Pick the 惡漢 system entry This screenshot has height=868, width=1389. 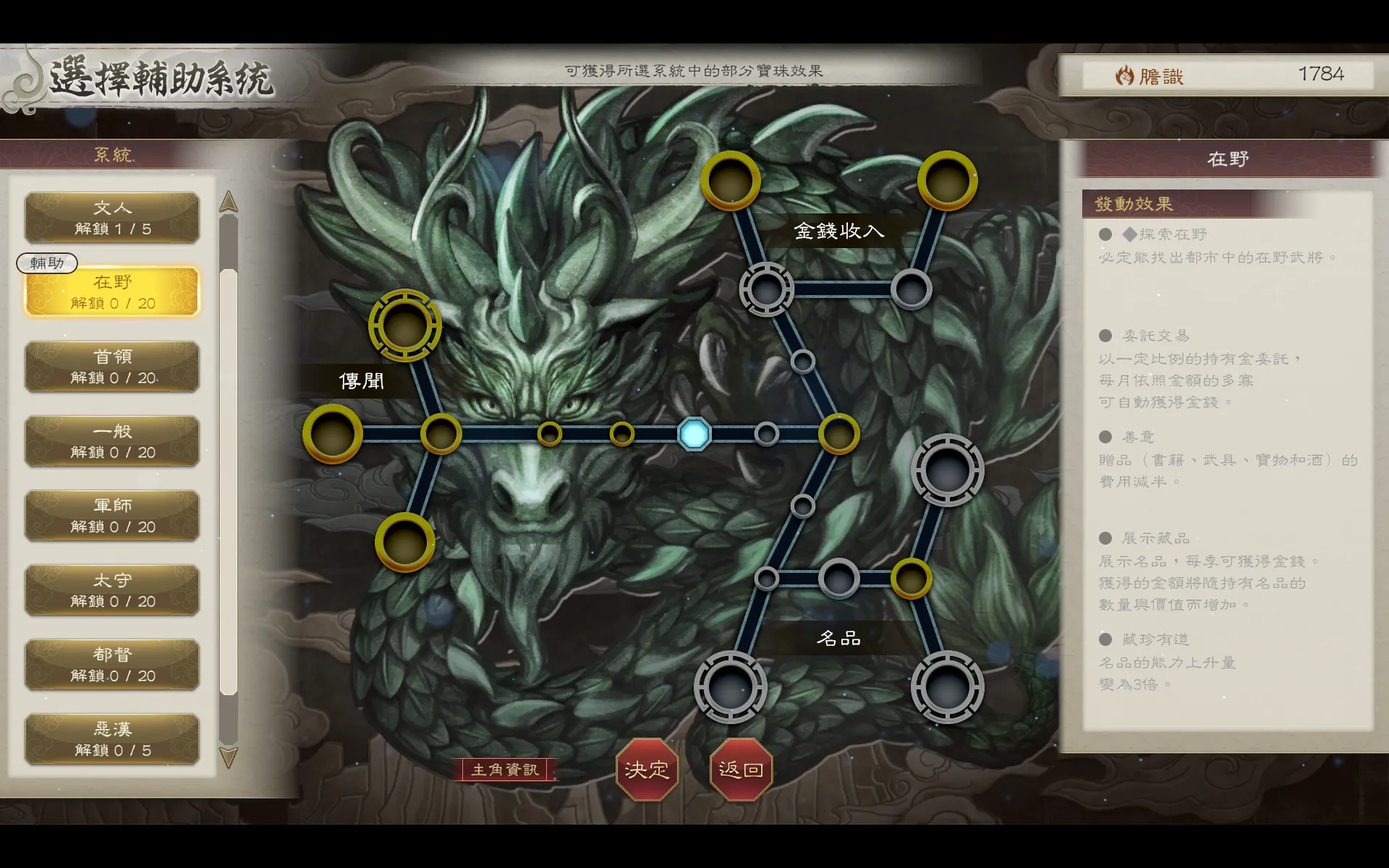coord(112,739)
